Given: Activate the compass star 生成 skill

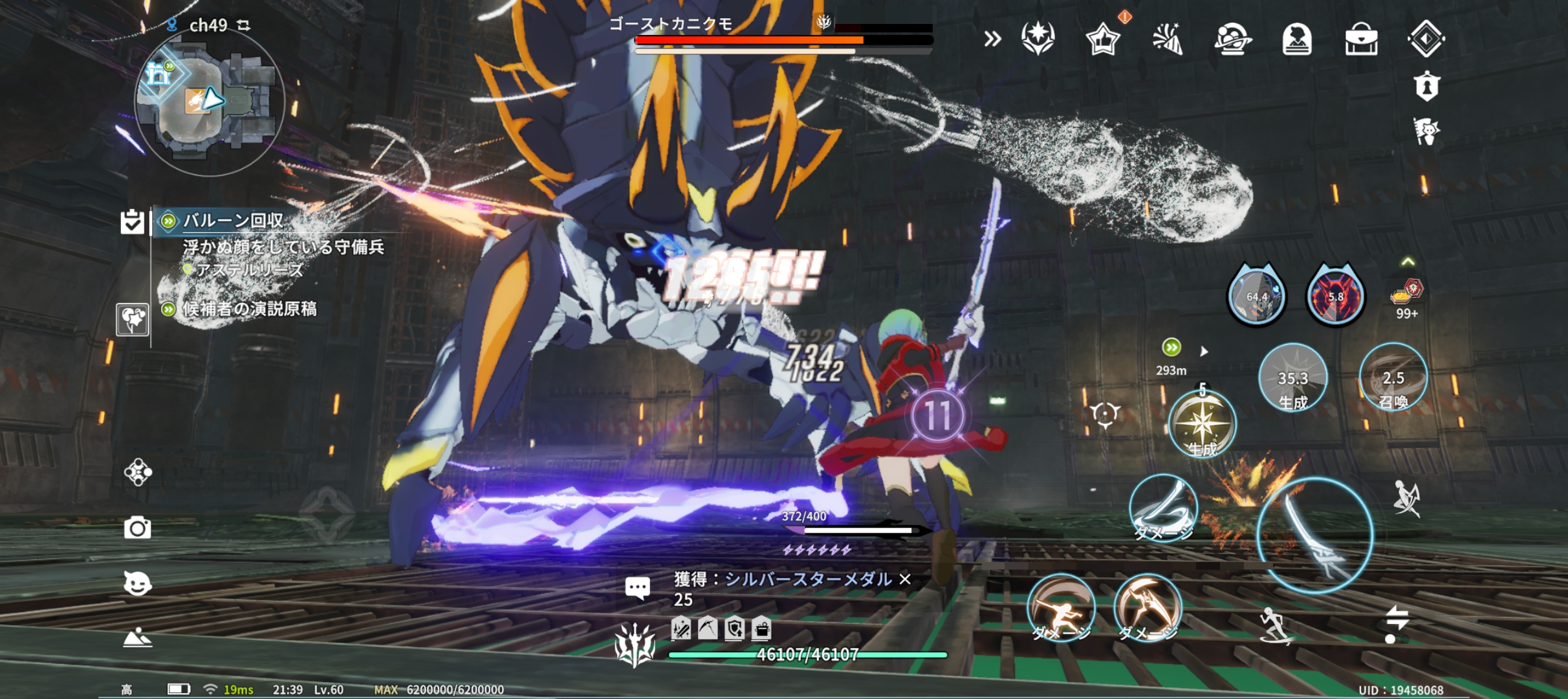Looking at the screenshot, I should pos(1202,423).
